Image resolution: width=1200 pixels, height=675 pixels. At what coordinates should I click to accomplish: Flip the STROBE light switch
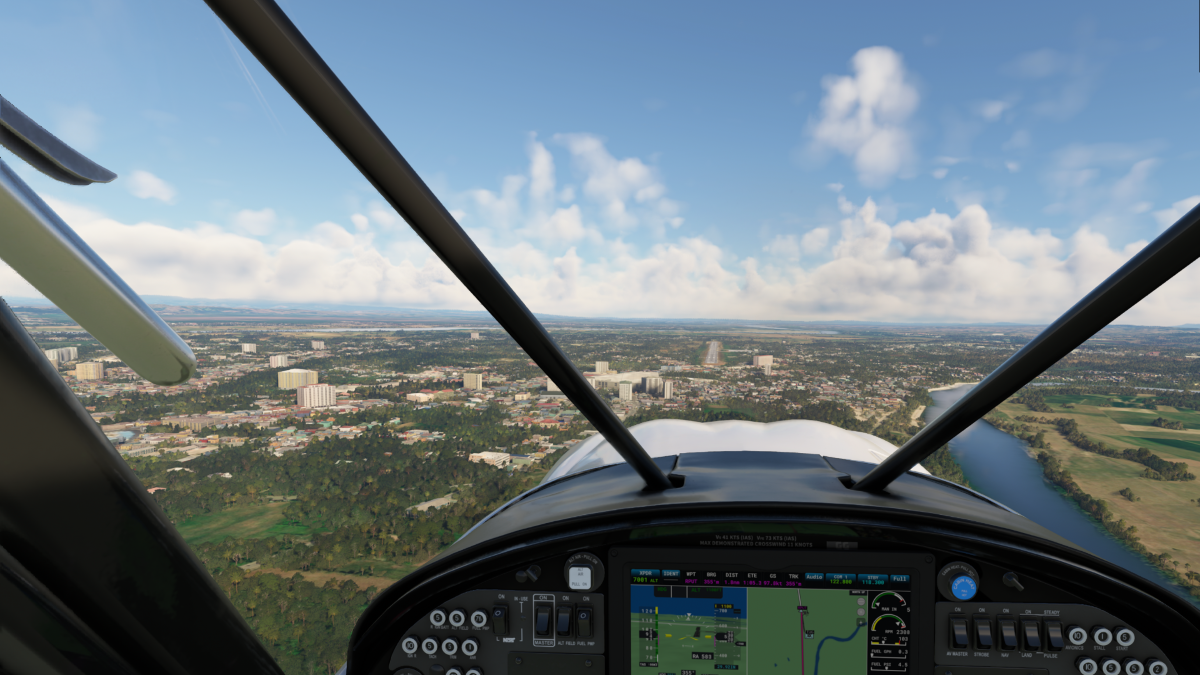pos(983,633)
